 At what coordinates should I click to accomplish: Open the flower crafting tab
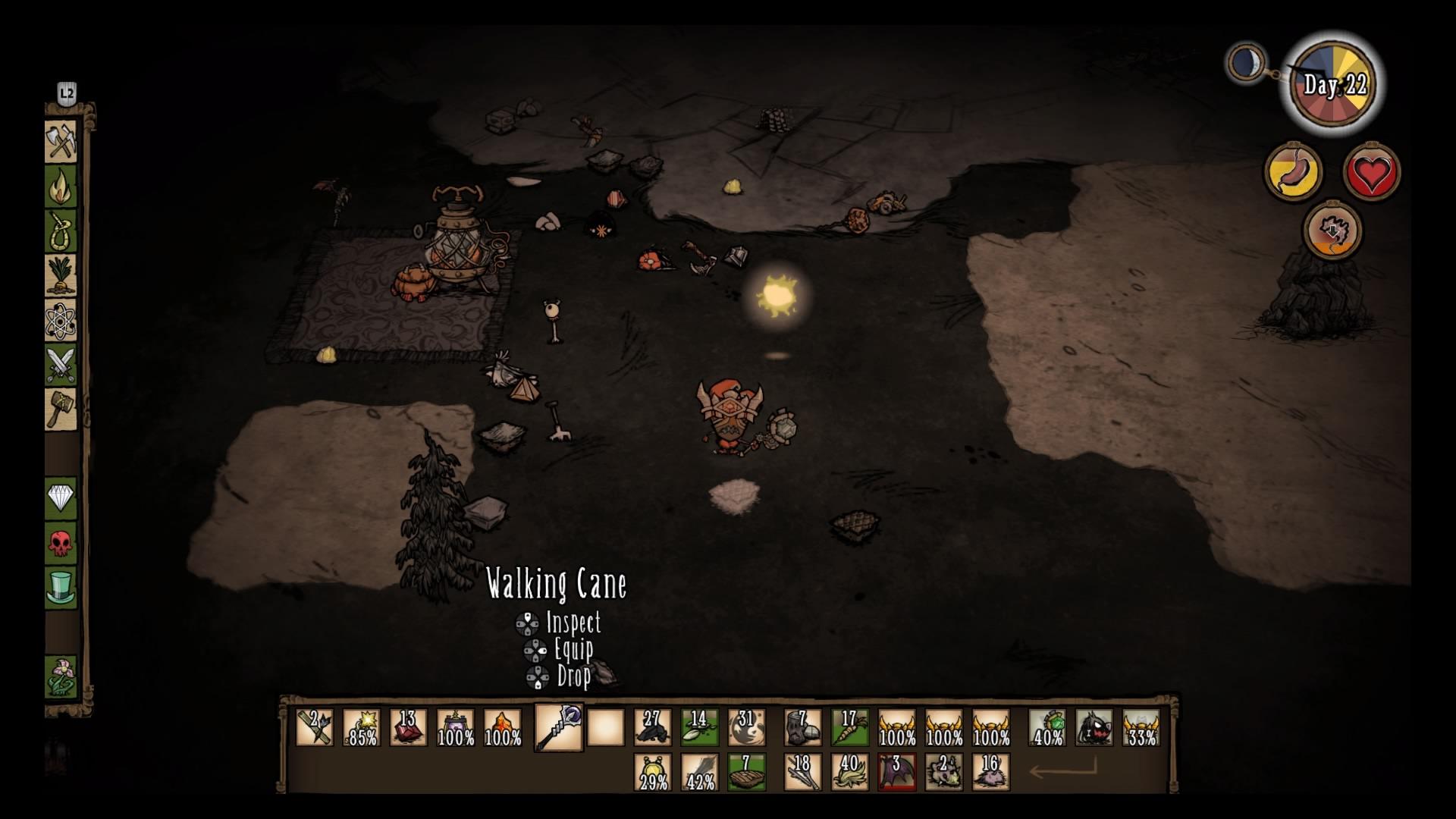click(x=61, y=676)
